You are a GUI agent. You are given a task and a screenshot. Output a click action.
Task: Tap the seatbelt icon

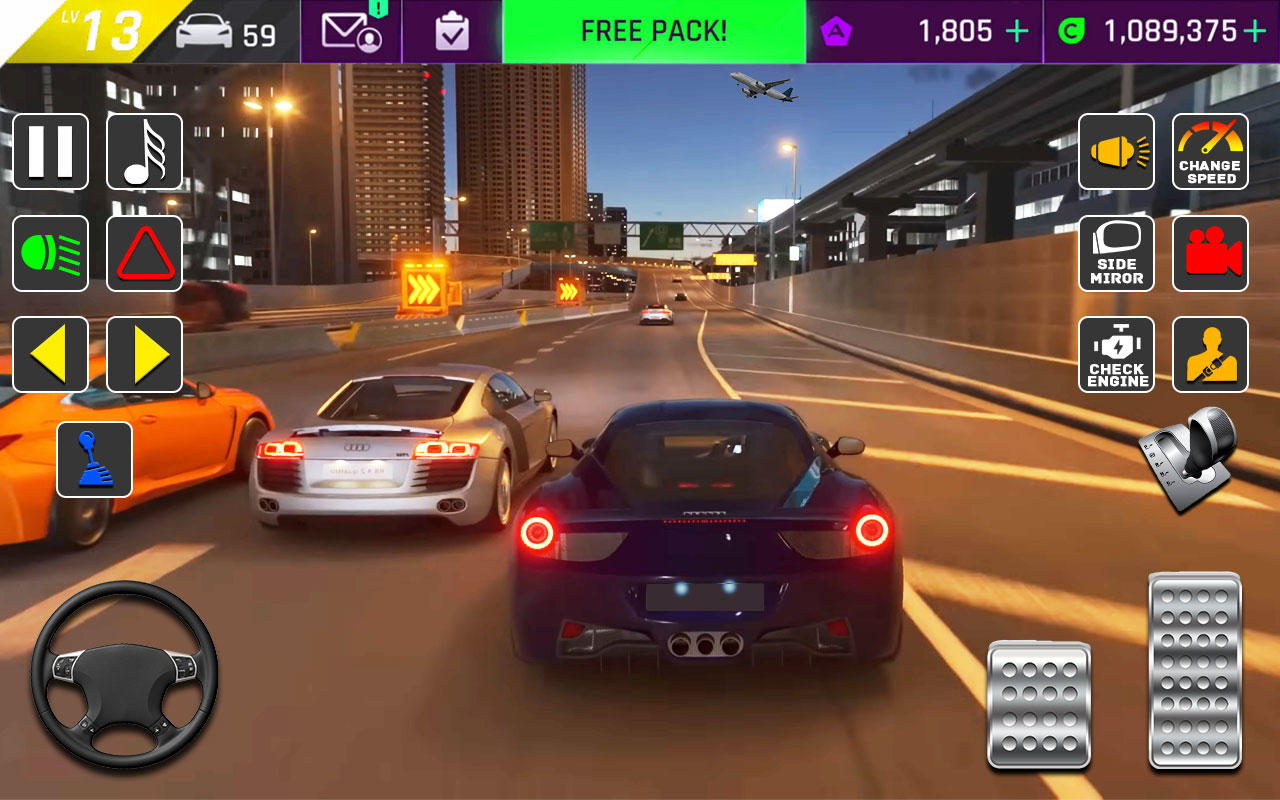click(x=1210, y=354)
